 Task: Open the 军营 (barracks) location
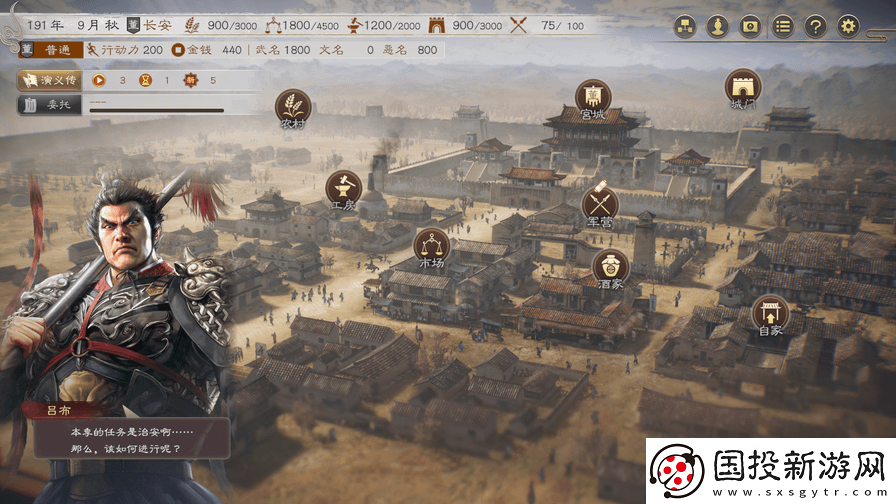600,204
